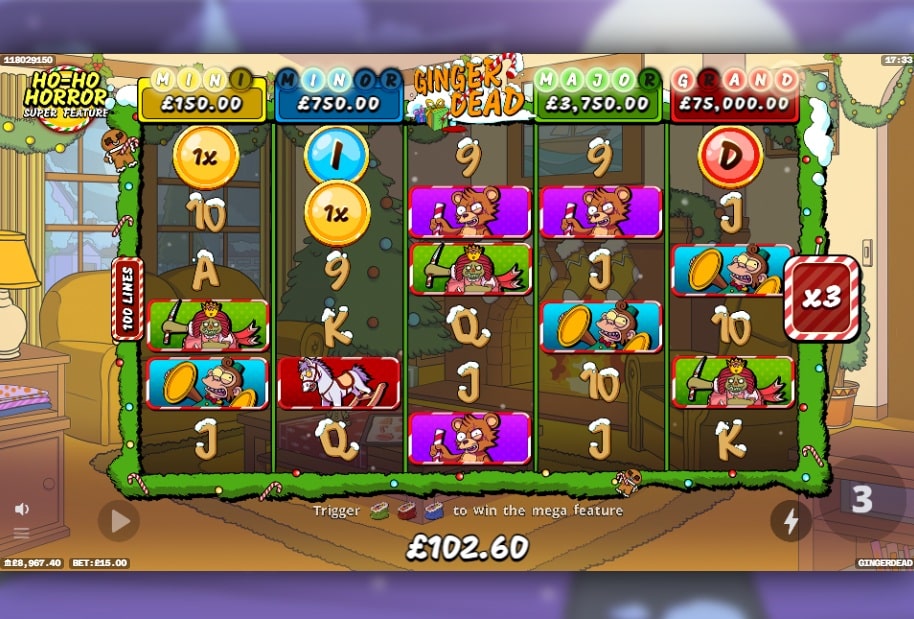Select the 100 Lines candy-striped indicator
The height and width of the screenshot is (619, 914).
[127, 298]
